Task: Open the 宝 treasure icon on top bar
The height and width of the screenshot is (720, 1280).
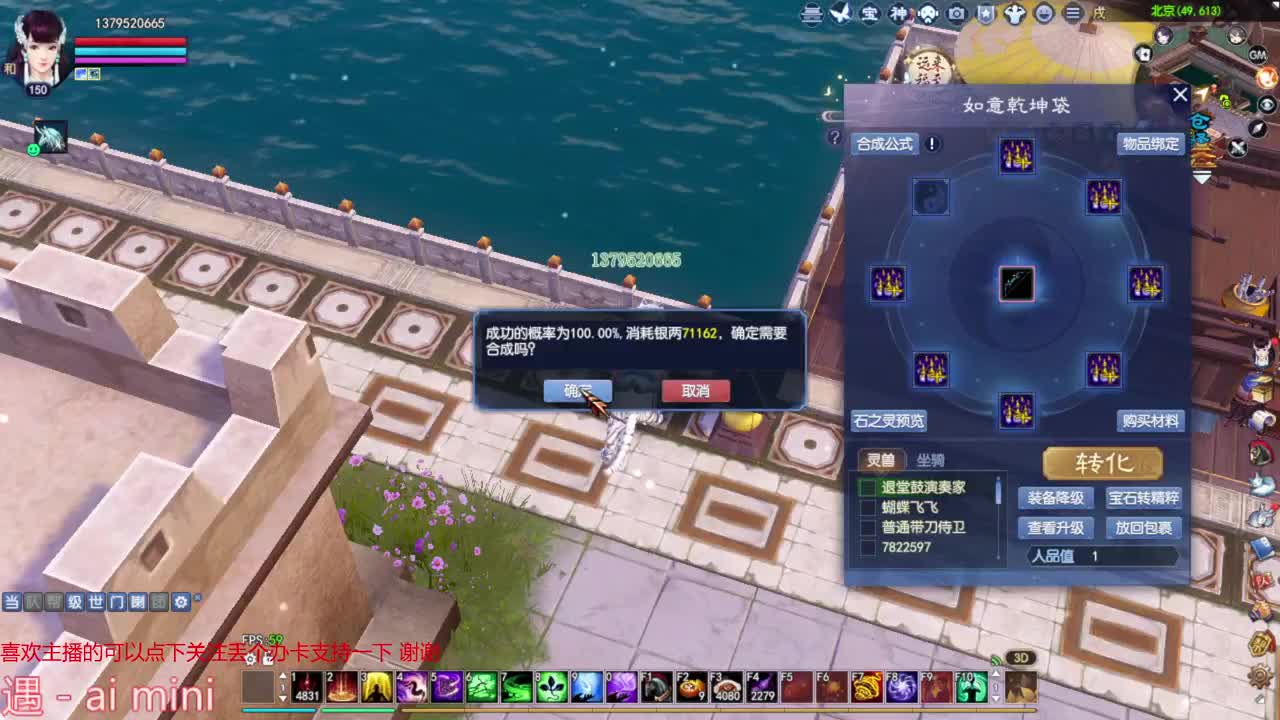Action: pyautogui.click(x=868, y=15)
